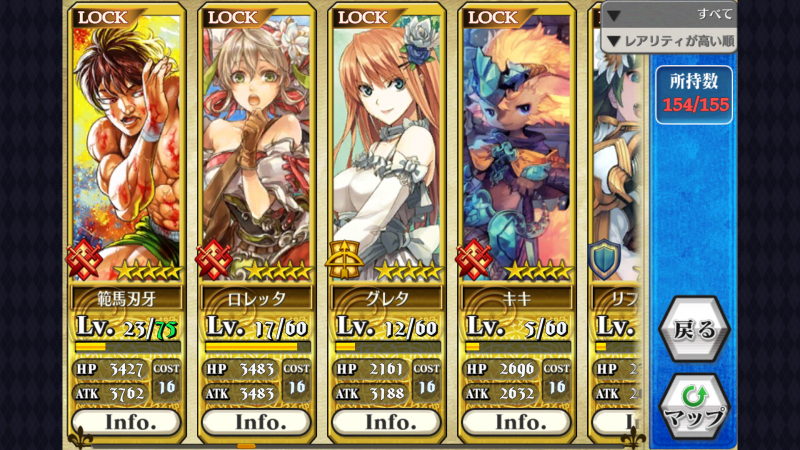800x450 pixels.
Task: Change the レアリティが高い順 sort order
Action: (x=668, y=41)
